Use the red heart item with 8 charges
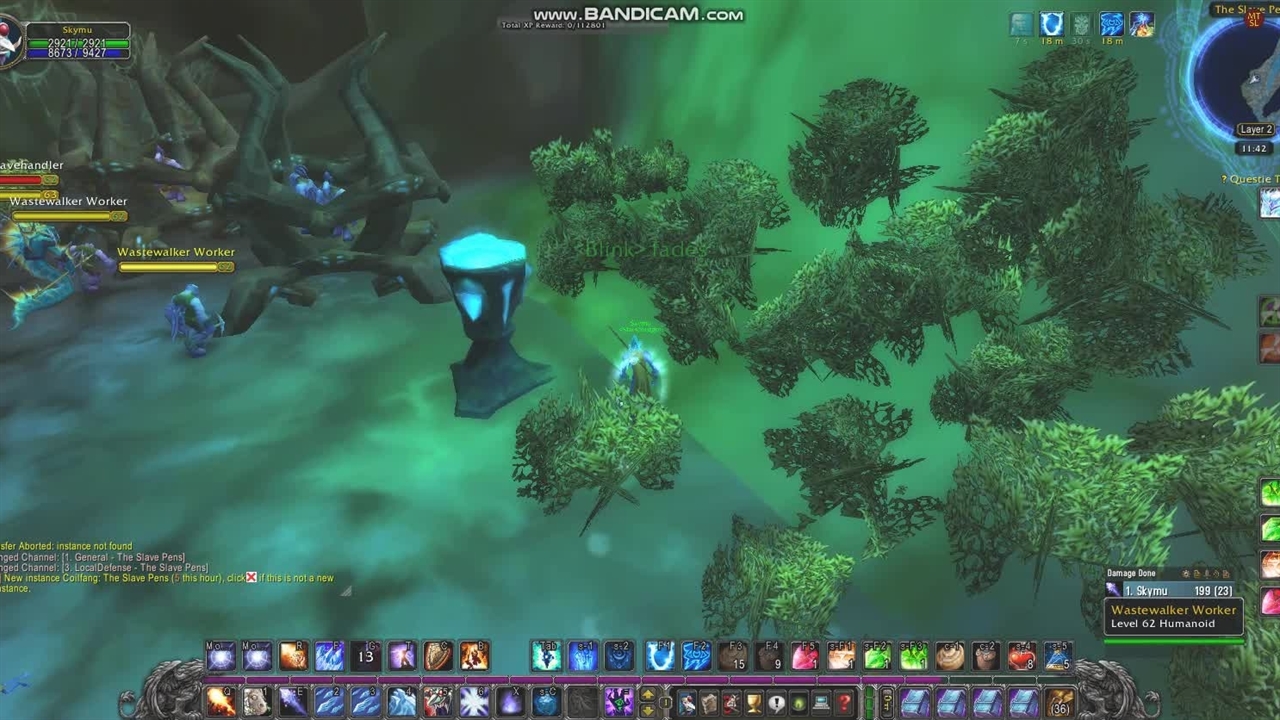Viewport: 1280px width, 720px height. click(1022, 656)
